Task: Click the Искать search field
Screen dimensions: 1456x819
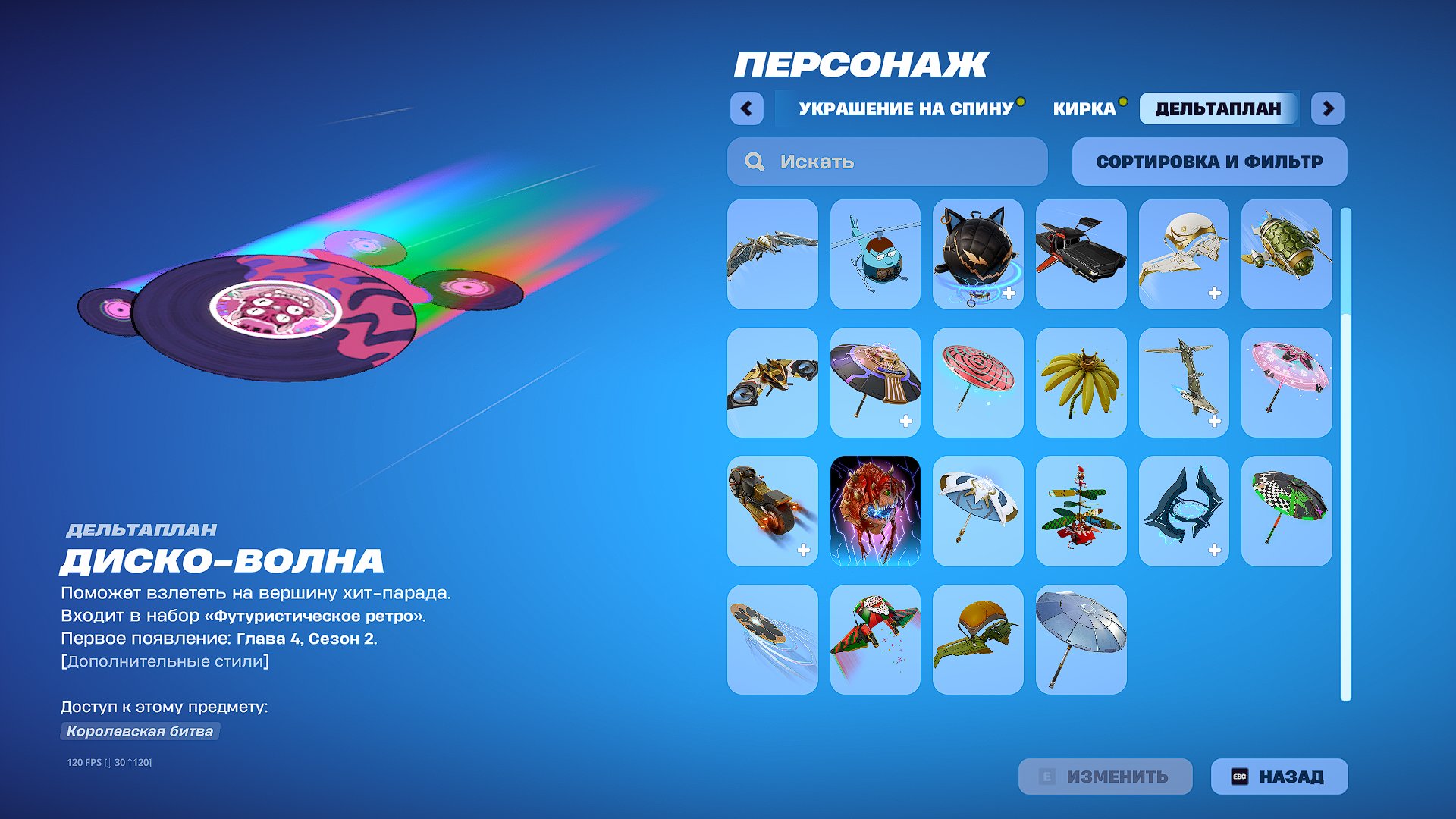Action: [886, 162]
